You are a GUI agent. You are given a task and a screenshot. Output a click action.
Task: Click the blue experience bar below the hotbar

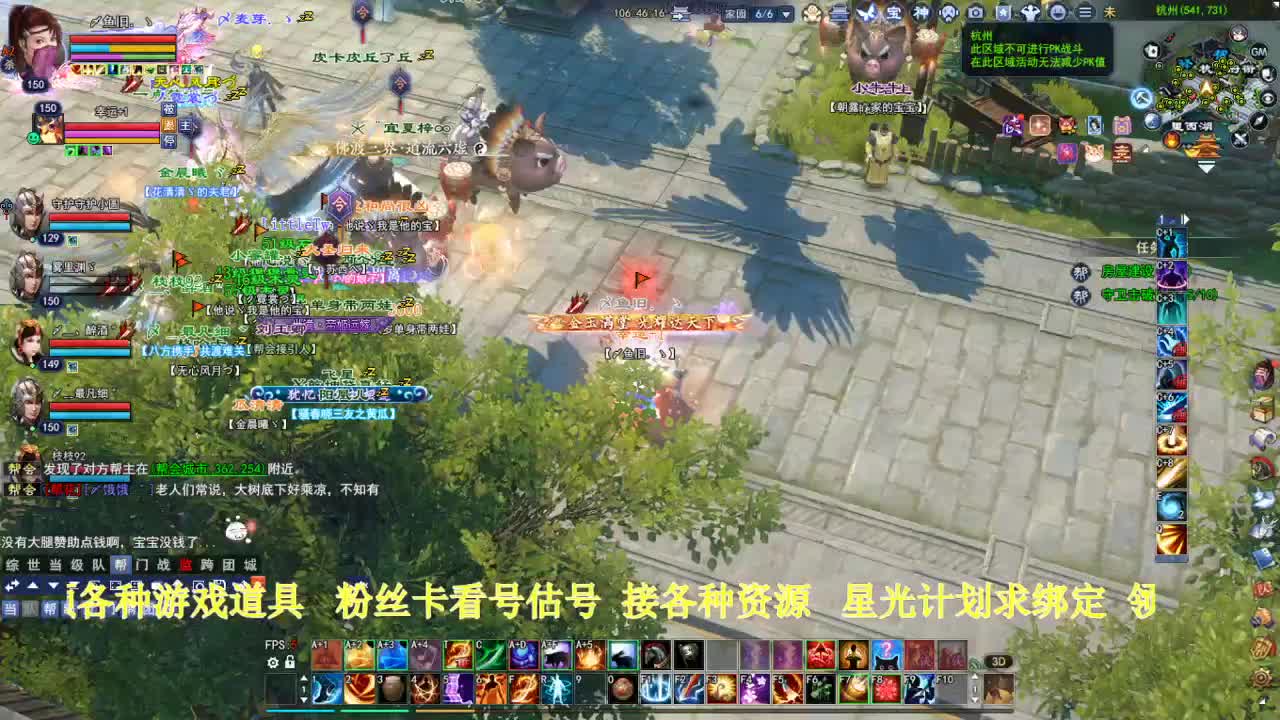[x=300, y=710]
